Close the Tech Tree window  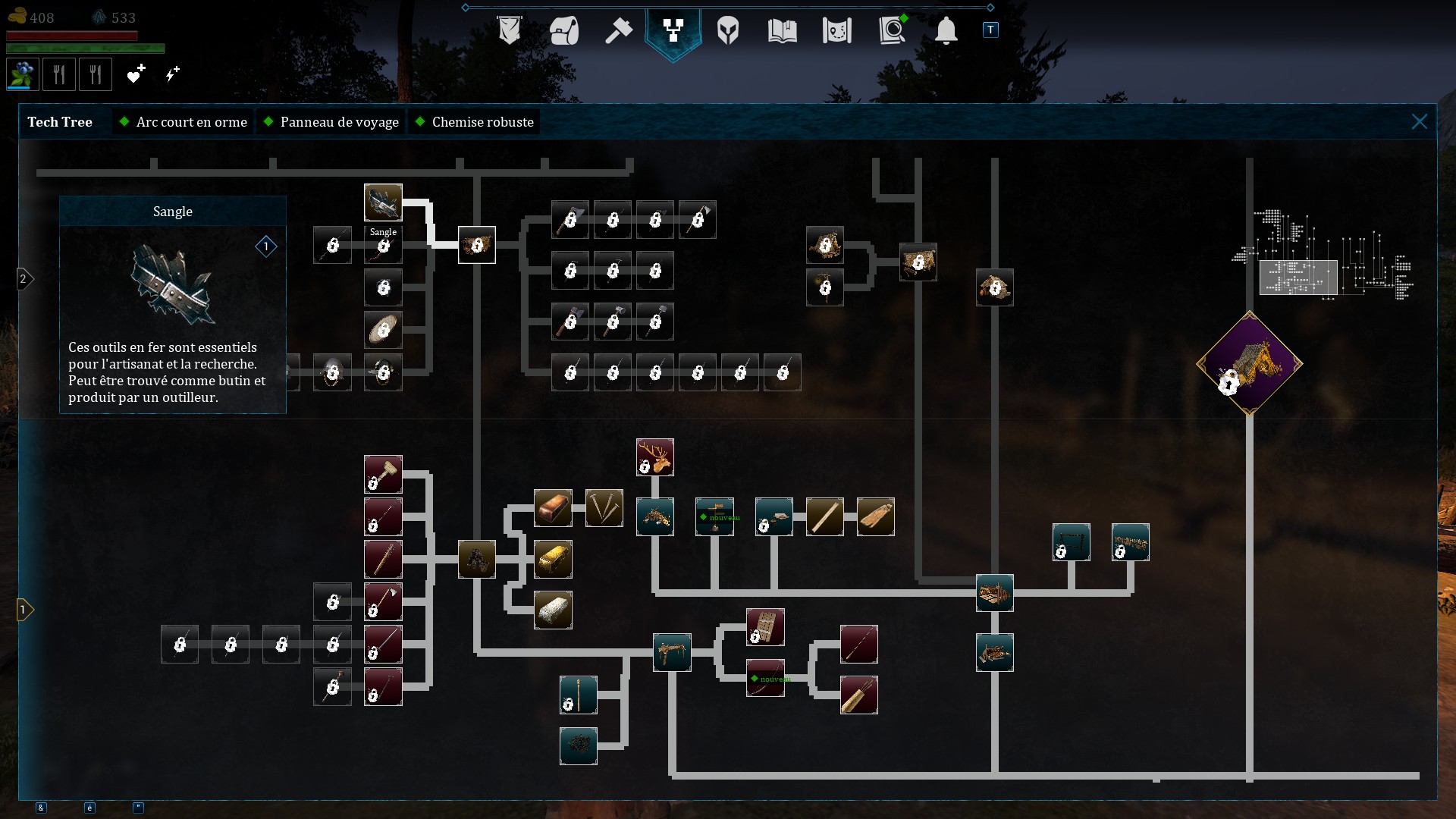coord(1419,122)
